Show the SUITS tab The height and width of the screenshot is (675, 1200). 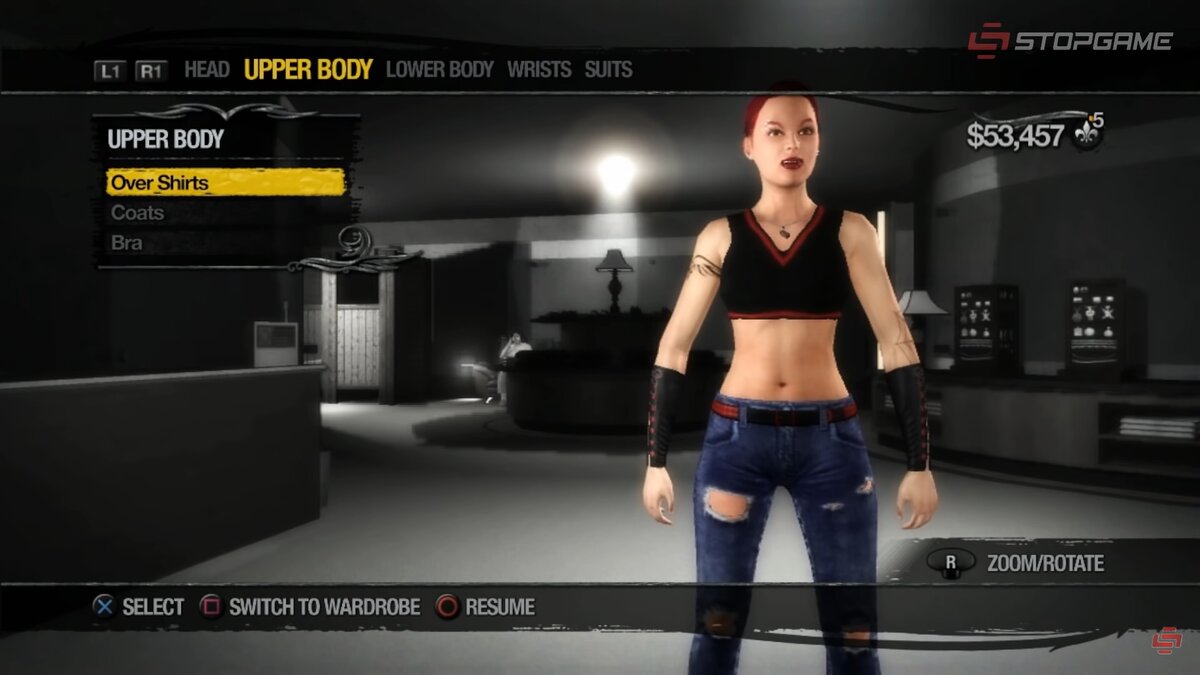pyautogui.click(x=608, y=70)
